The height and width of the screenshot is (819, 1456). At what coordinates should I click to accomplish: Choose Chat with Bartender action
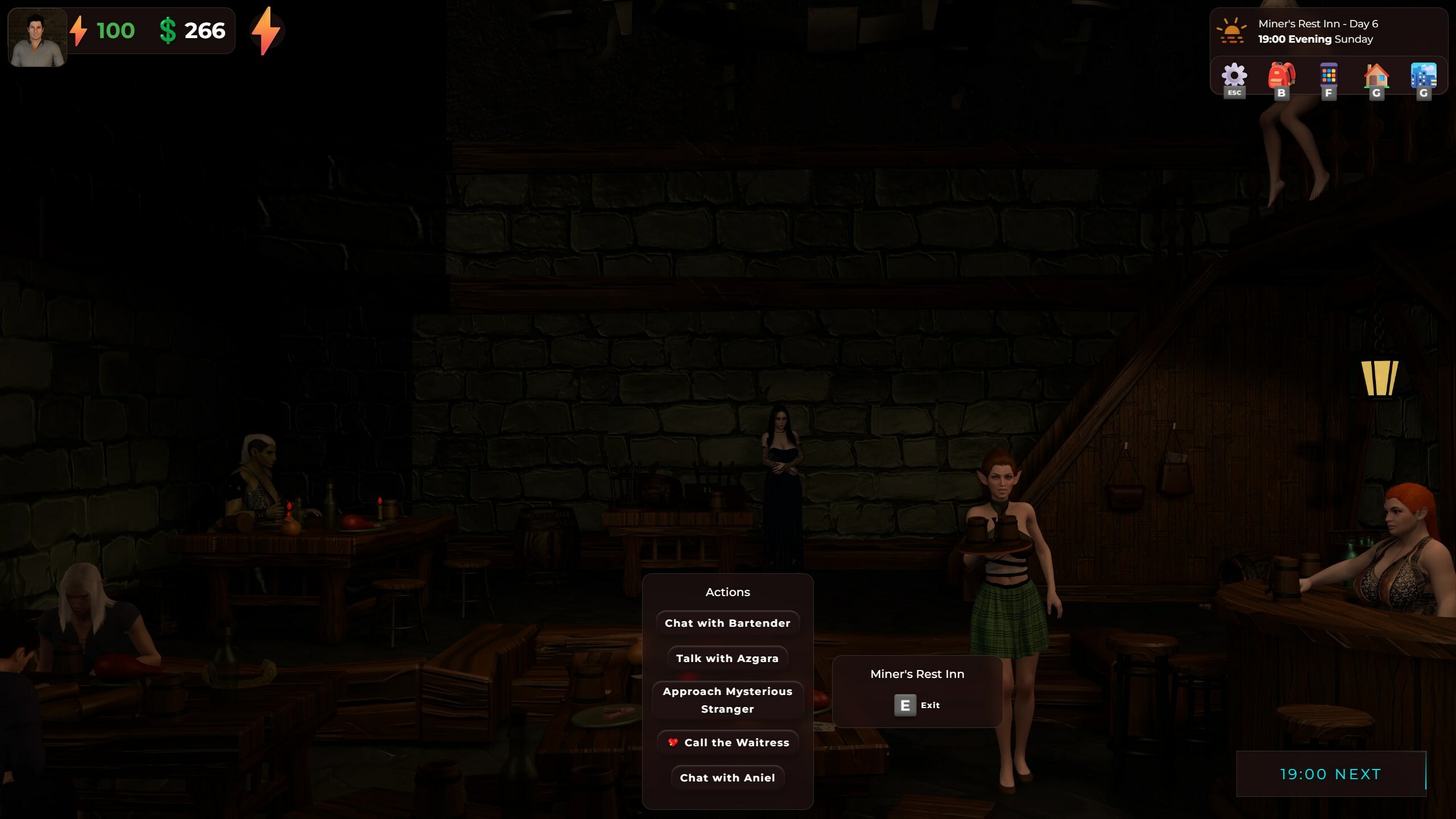coord(727,623)
